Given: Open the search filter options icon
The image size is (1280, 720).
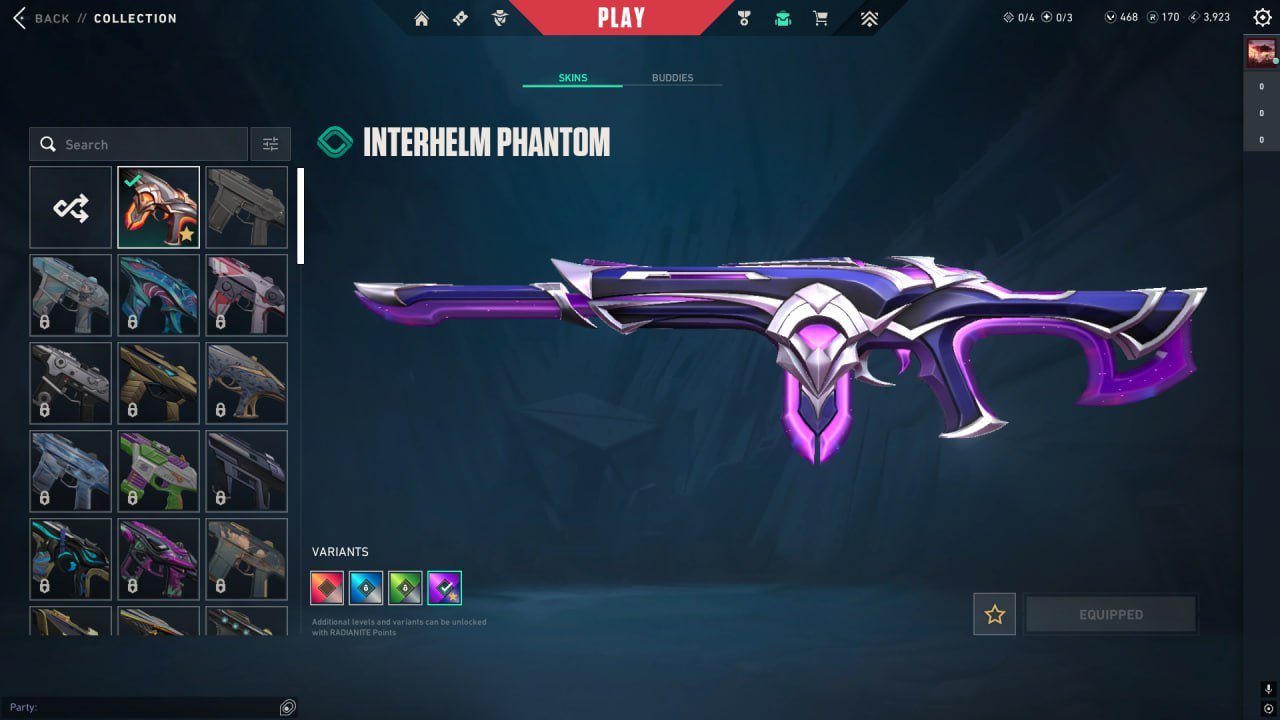Looking at the screenshot, I should tap(270, 143).
